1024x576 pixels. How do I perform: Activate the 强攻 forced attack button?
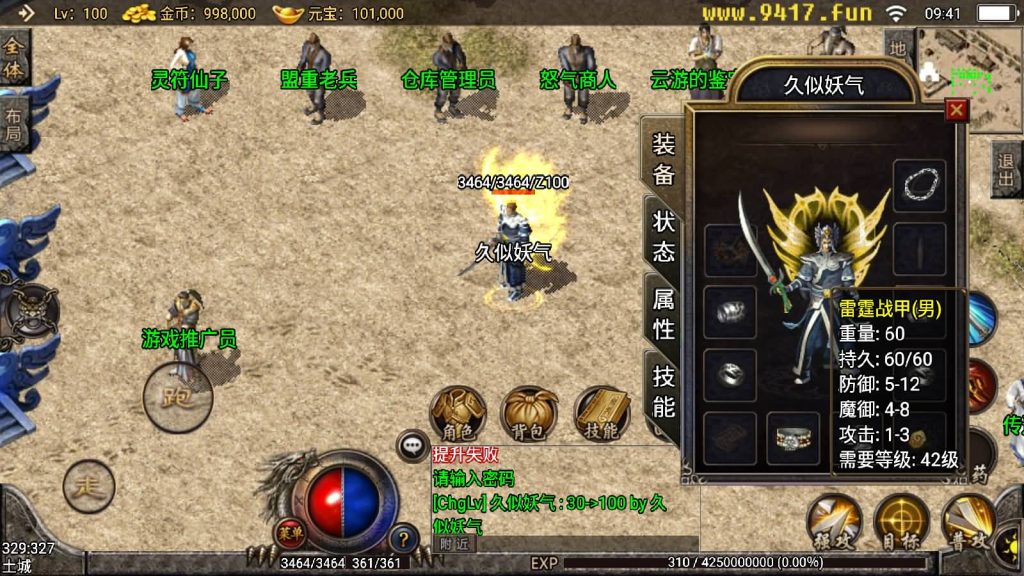(834, 522)
